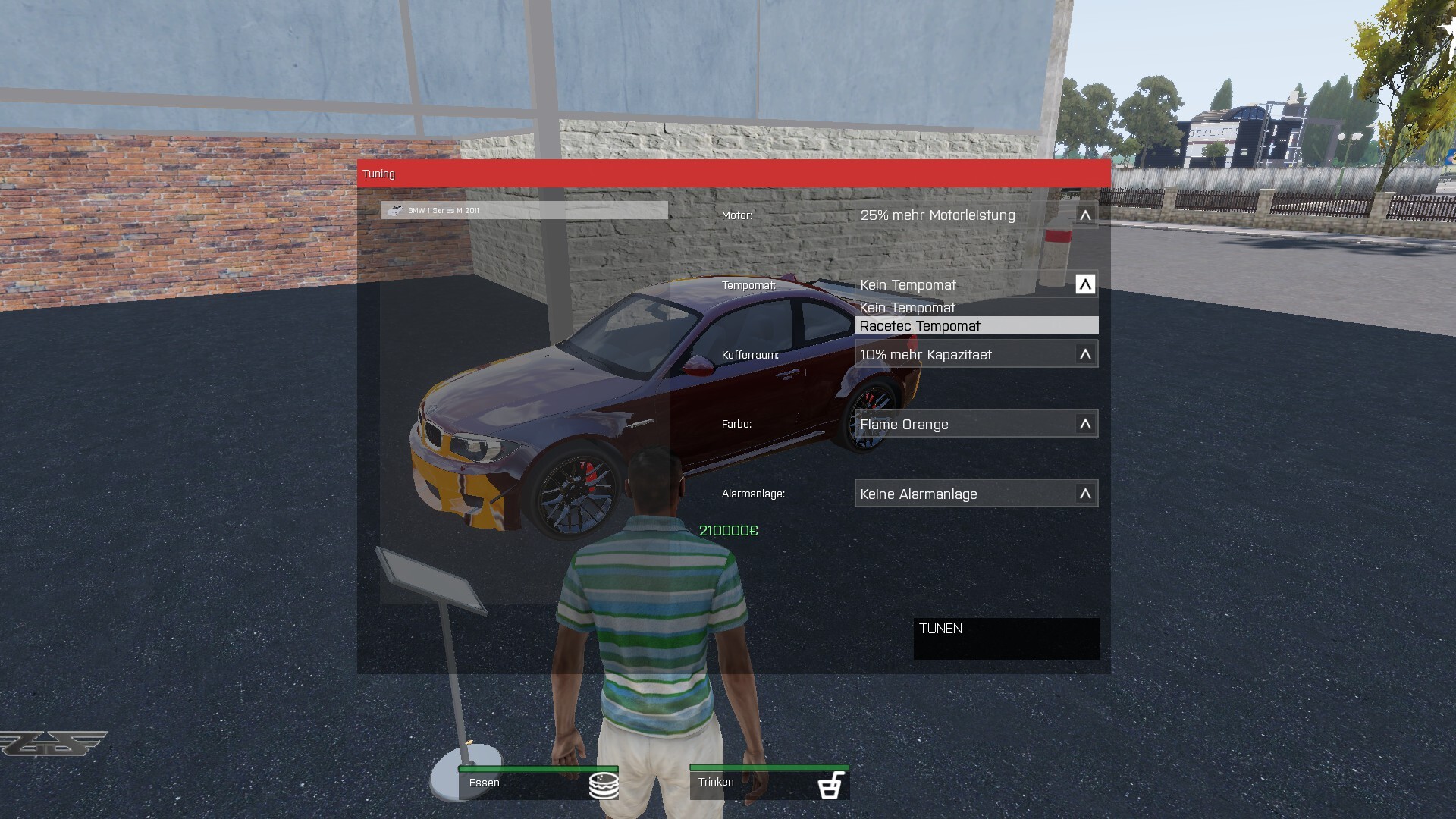Select the Kein Tempomat list option
The height and width of the screenshot is (819, 1456).
coord(976,308)
